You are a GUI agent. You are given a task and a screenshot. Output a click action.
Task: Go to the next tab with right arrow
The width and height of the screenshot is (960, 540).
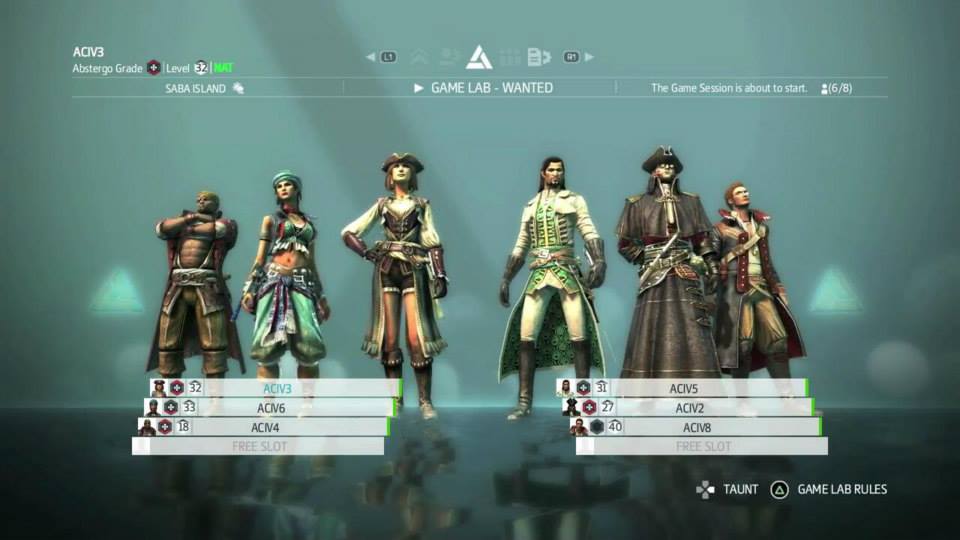pos(589,57)
